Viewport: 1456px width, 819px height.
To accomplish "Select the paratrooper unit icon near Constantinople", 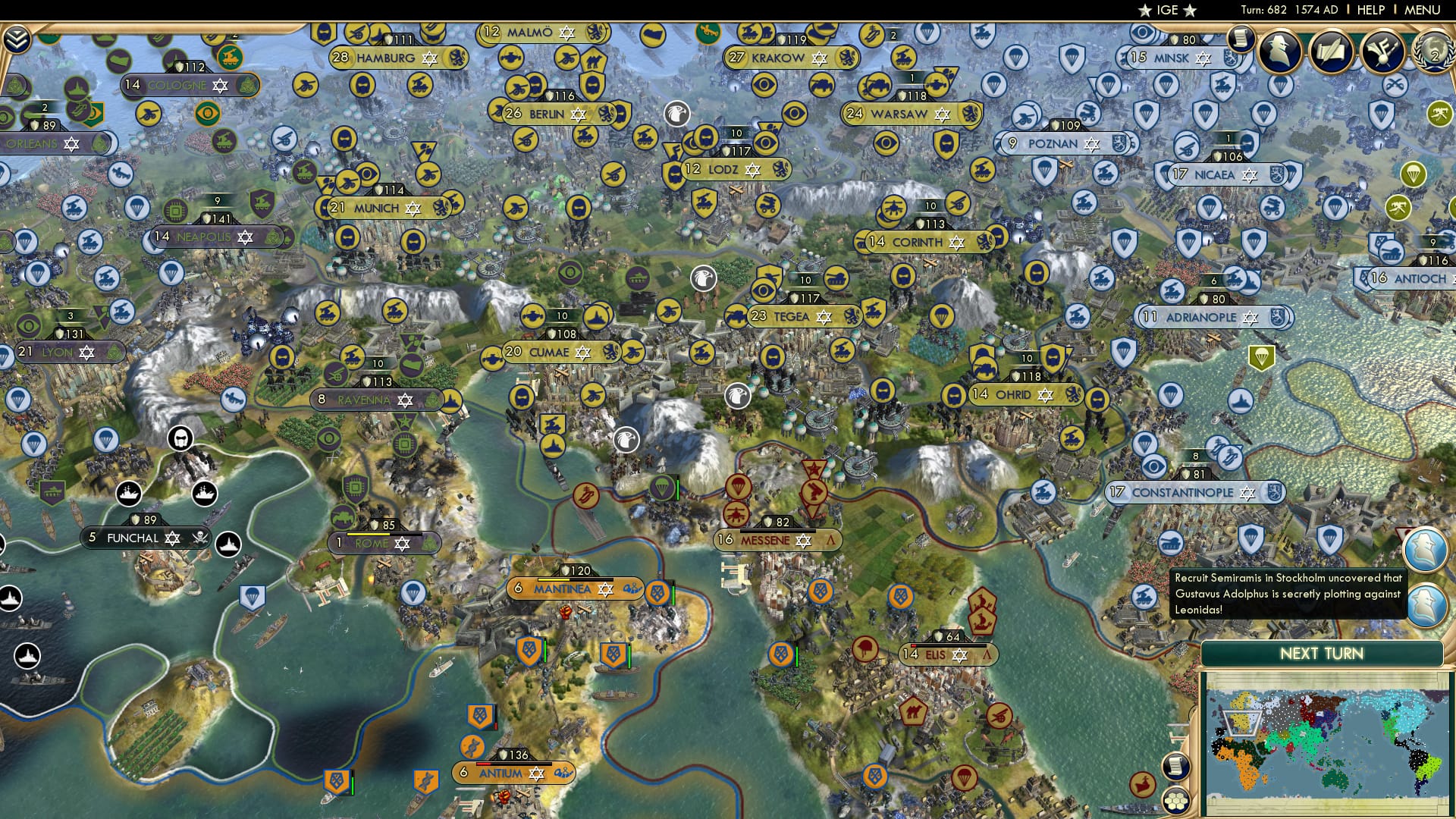I will 1145,444.
